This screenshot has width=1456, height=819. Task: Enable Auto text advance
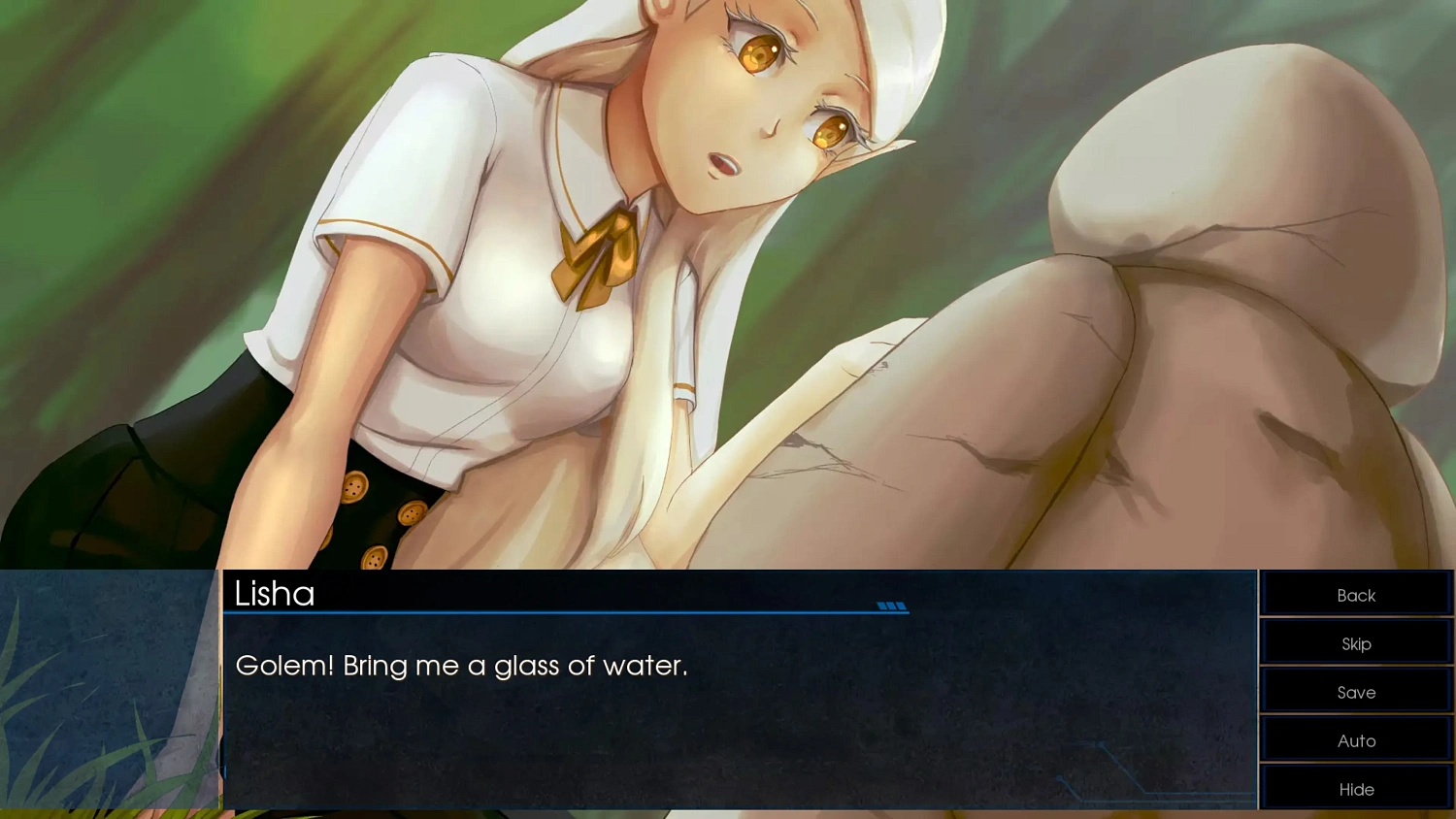[x=1355, y=739]
